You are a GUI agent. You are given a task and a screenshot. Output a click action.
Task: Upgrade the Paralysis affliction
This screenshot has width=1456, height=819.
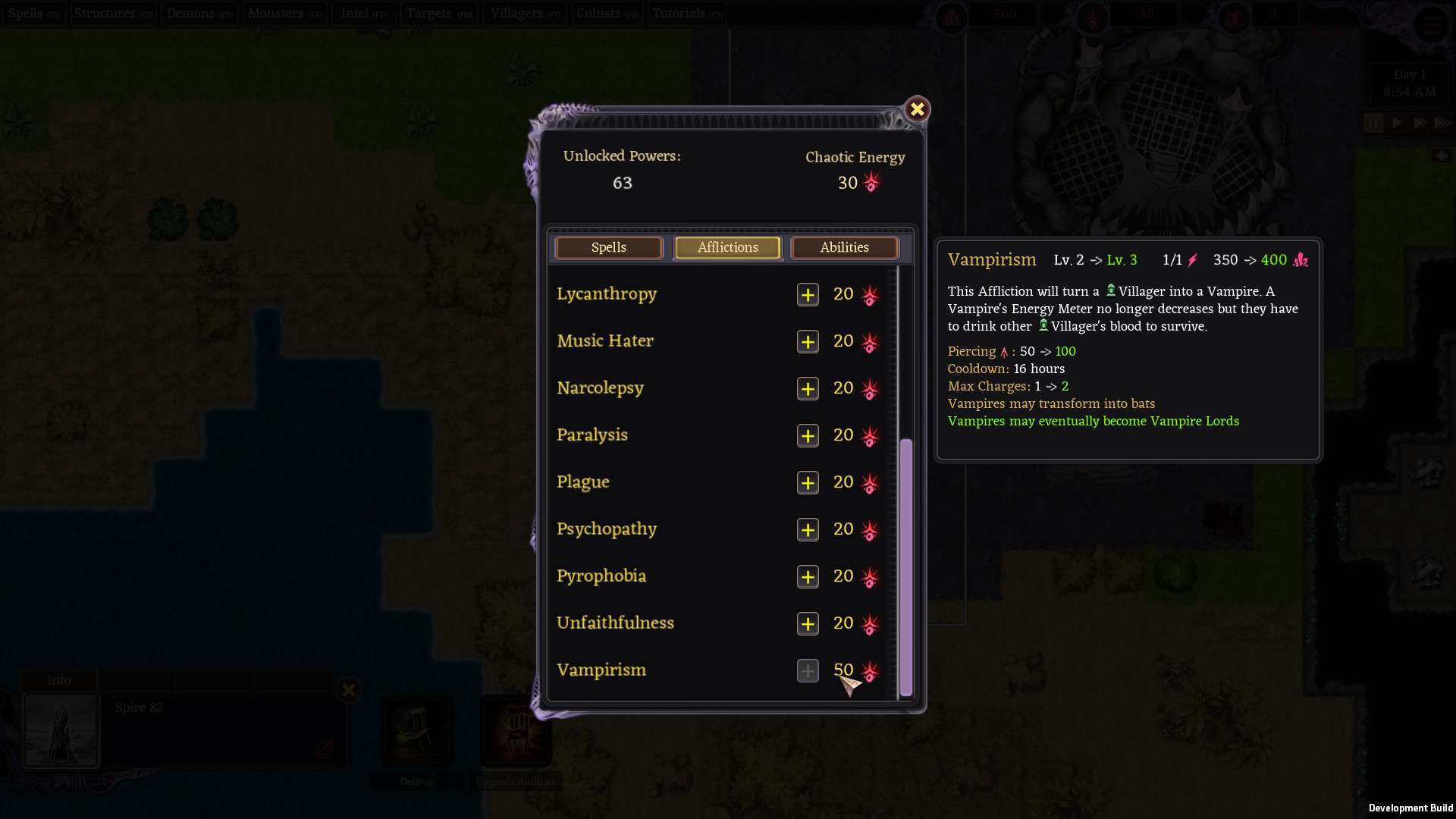tap(808, 436)
